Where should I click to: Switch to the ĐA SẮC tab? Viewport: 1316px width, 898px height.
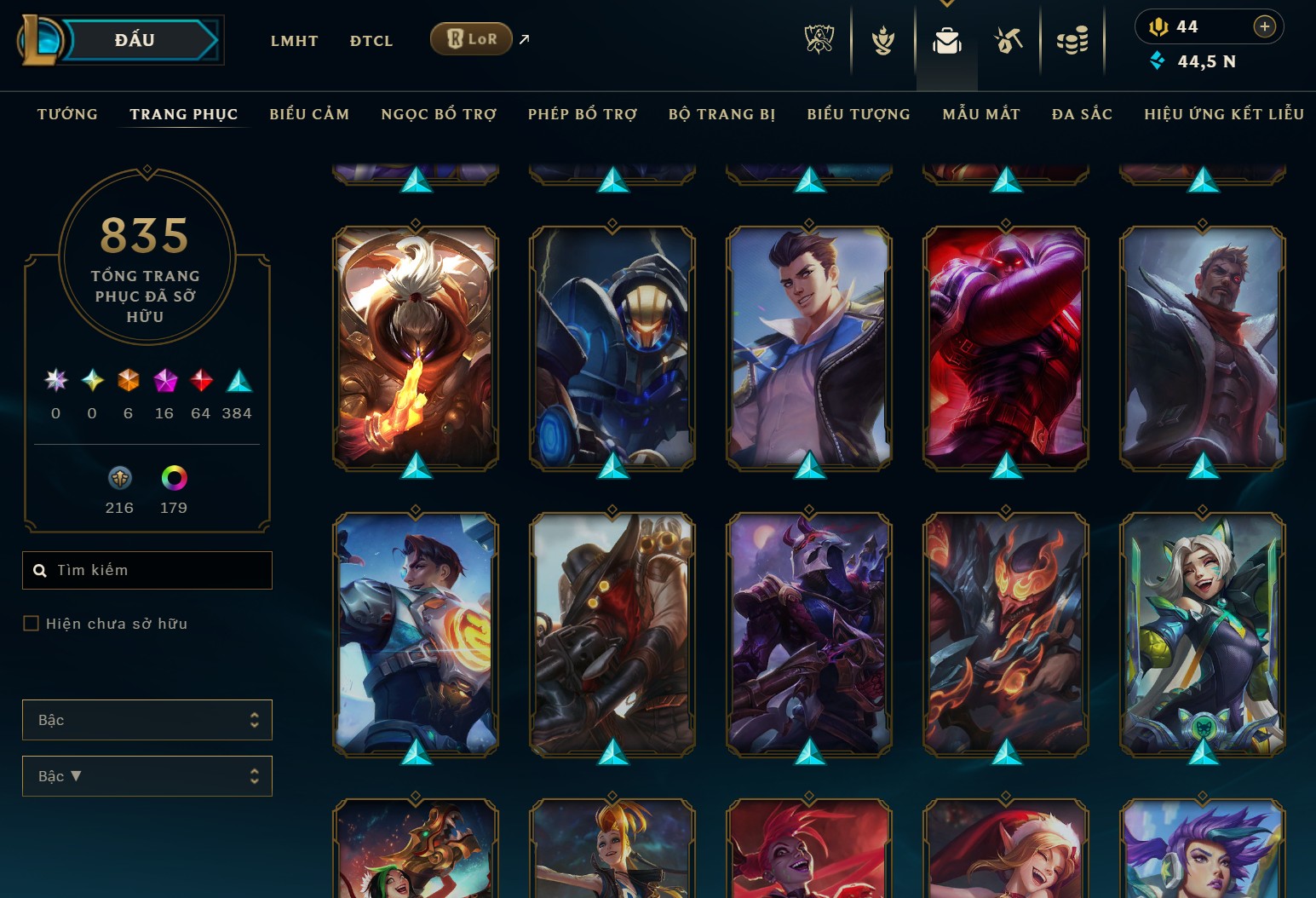tap(1081, 113)
